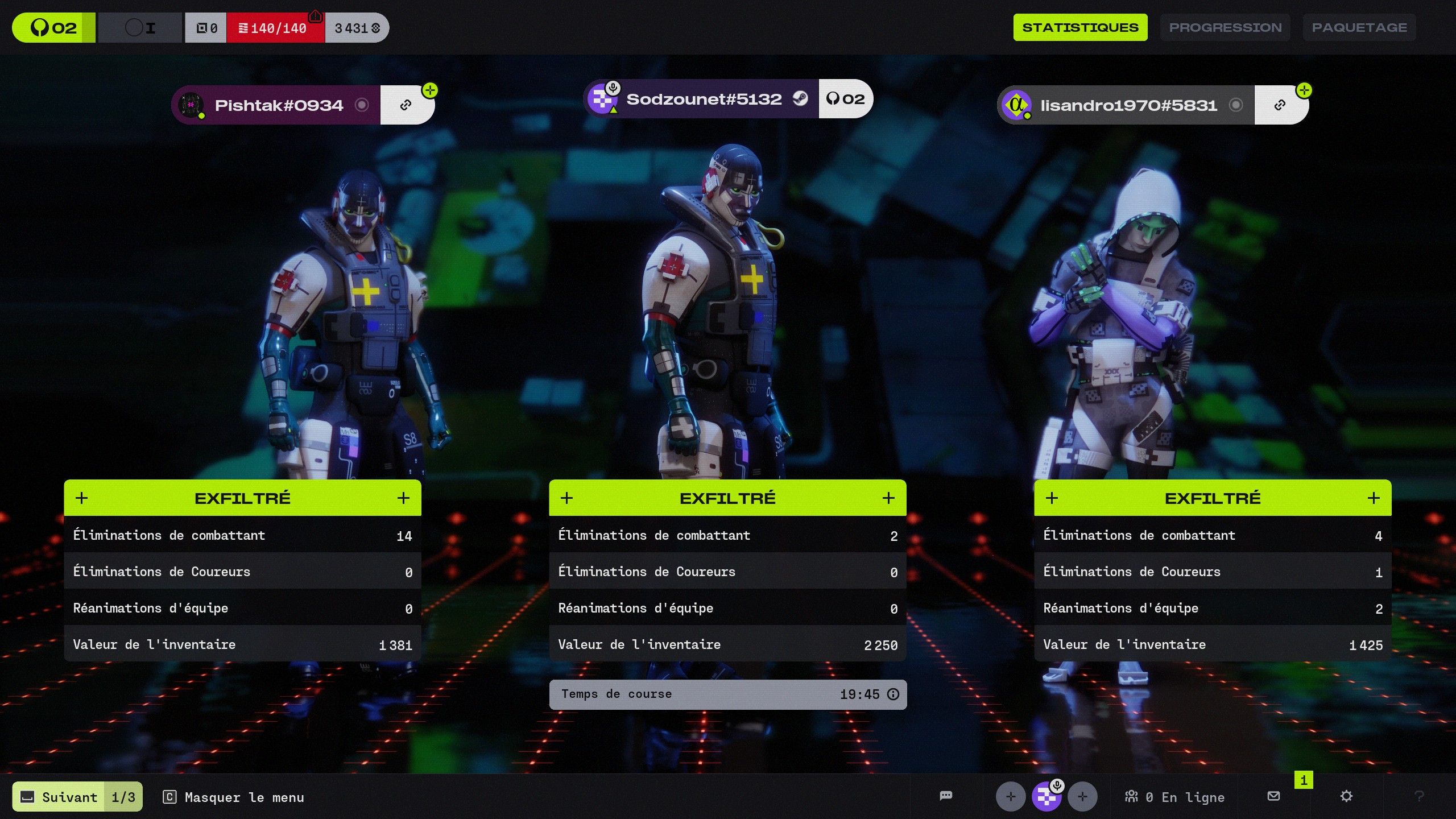Click the link icon beside lisandro1970#5831

point(1280,105)
